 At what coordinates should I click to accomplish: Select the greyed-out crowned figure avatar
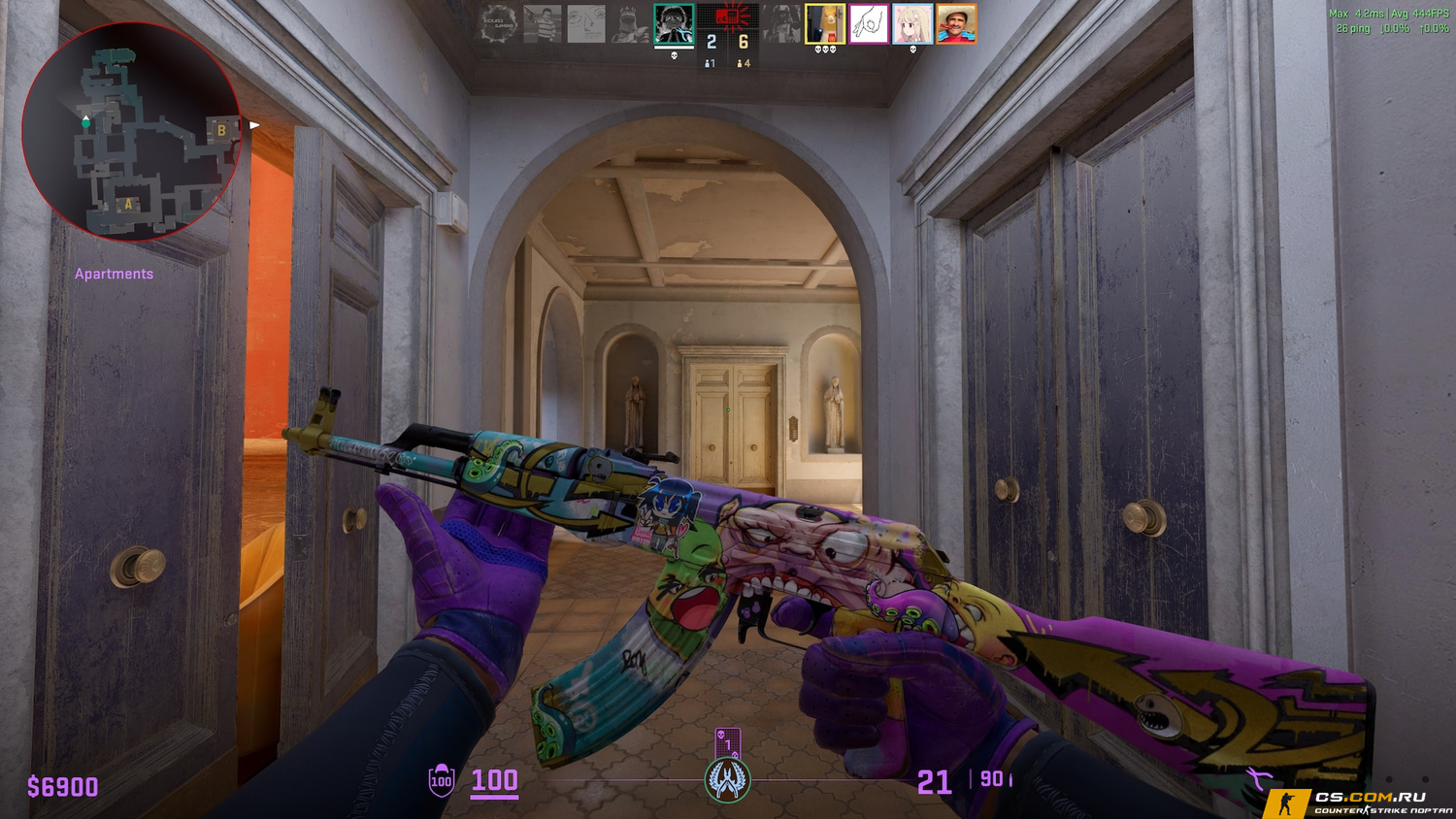(630, 24)
